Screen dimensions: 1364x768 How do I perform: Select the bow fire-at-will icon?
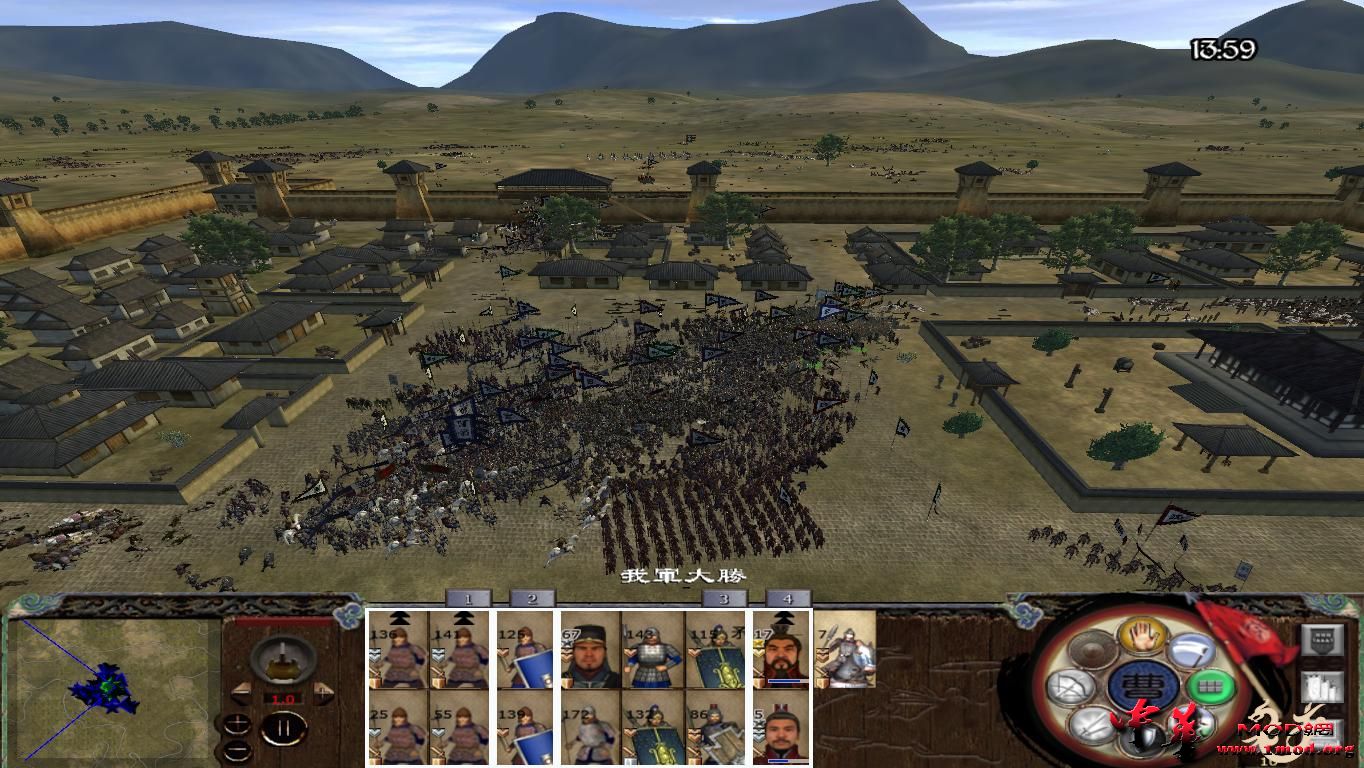pos(1071,685)
